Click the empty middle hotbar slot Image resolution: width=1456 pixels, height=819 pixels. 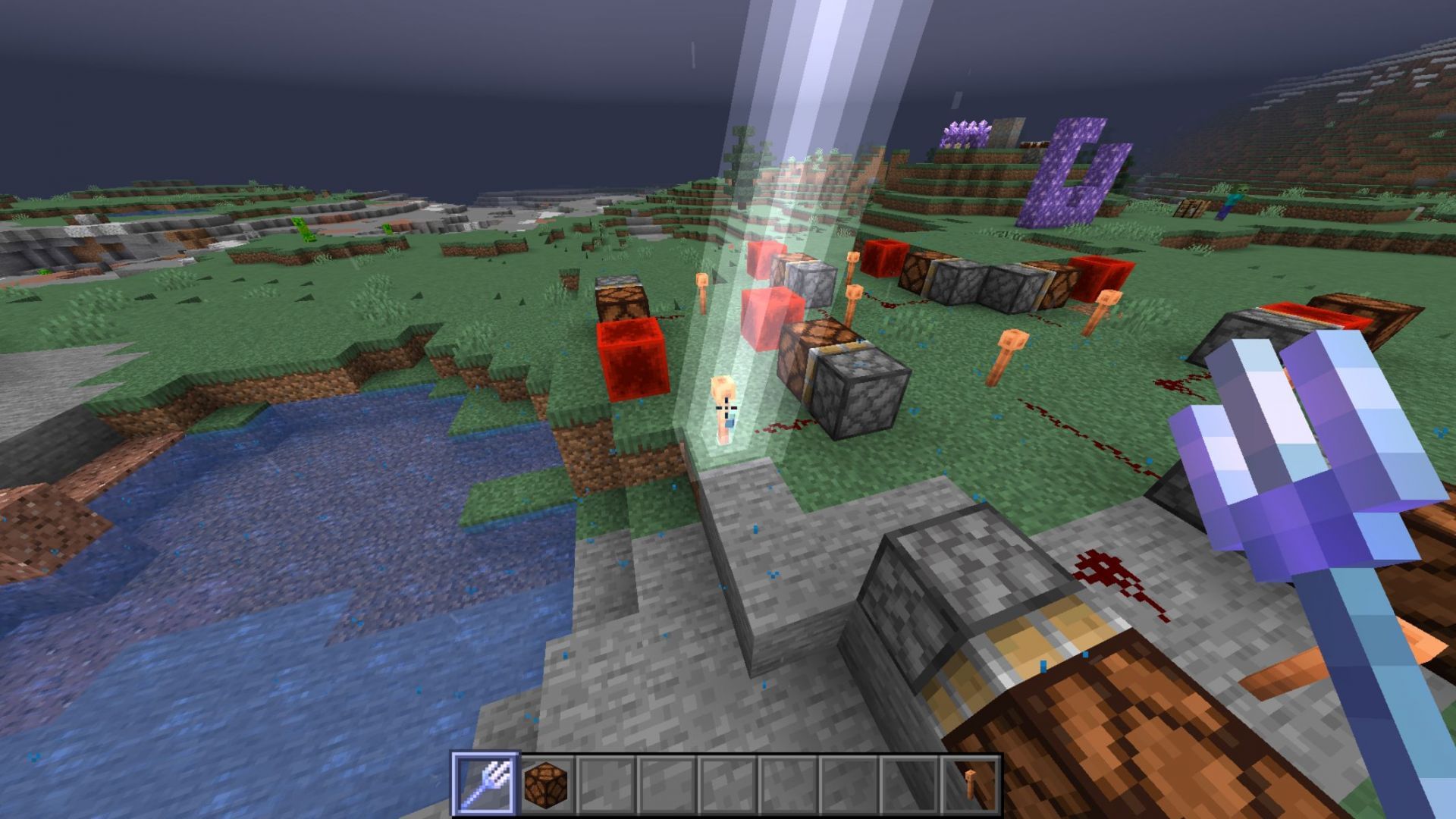[729, 786]
